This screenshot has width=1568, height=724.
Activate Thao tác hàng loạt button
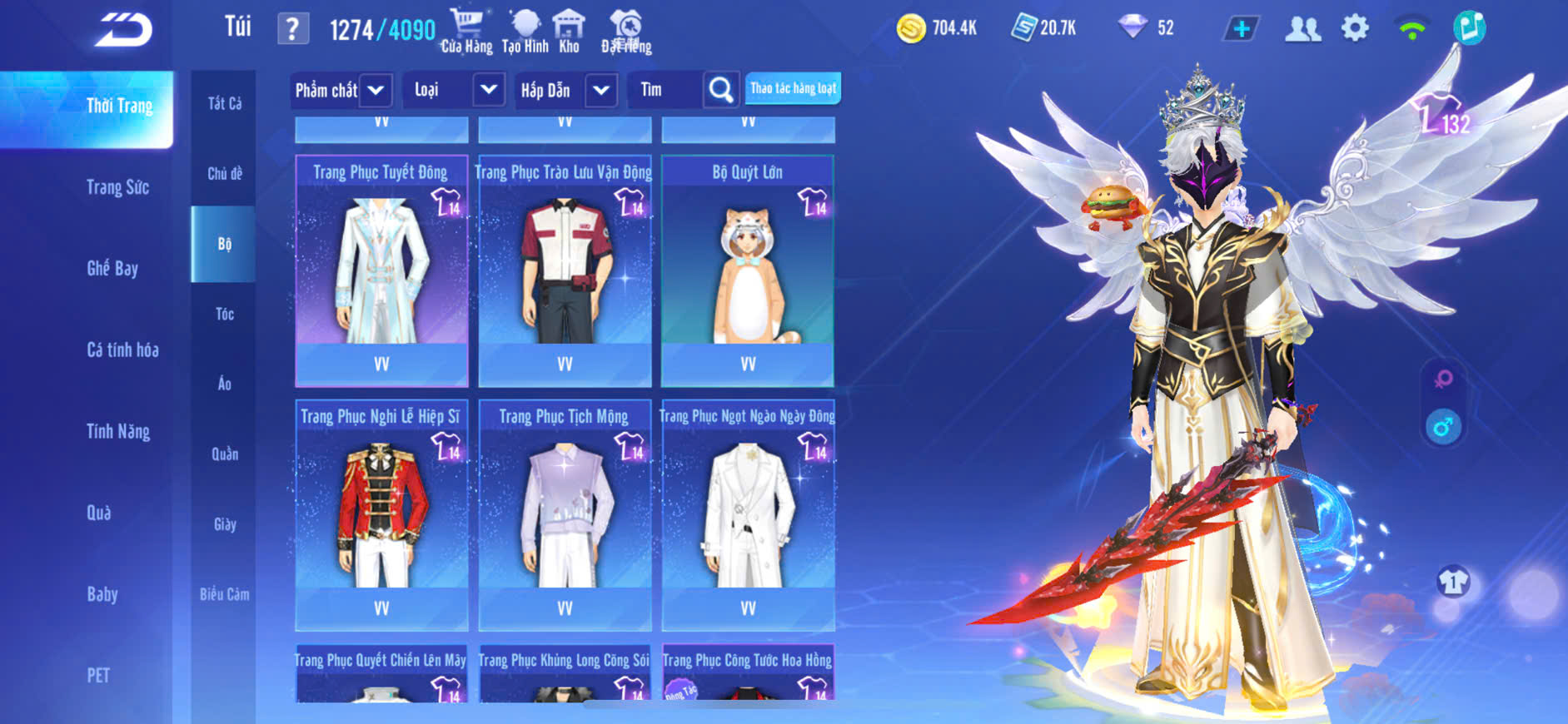[793, 88]
